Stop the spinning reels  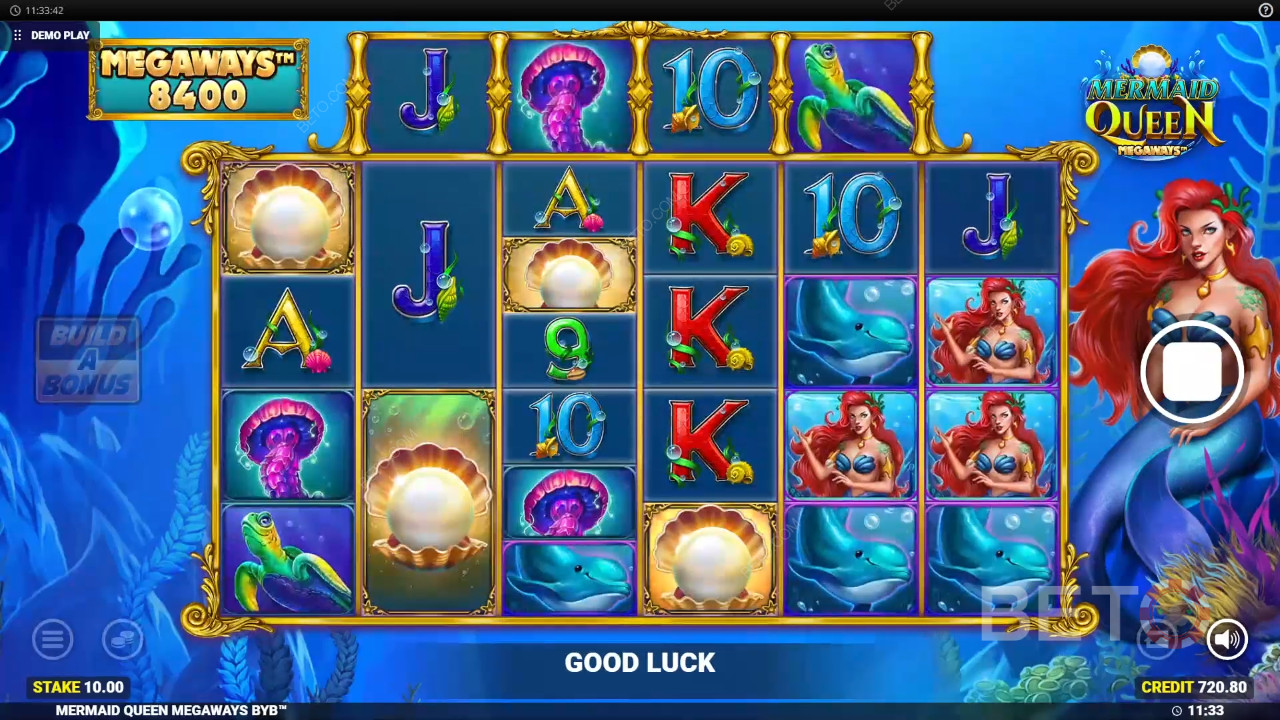pyautogui.click(x=1191, y=372)
